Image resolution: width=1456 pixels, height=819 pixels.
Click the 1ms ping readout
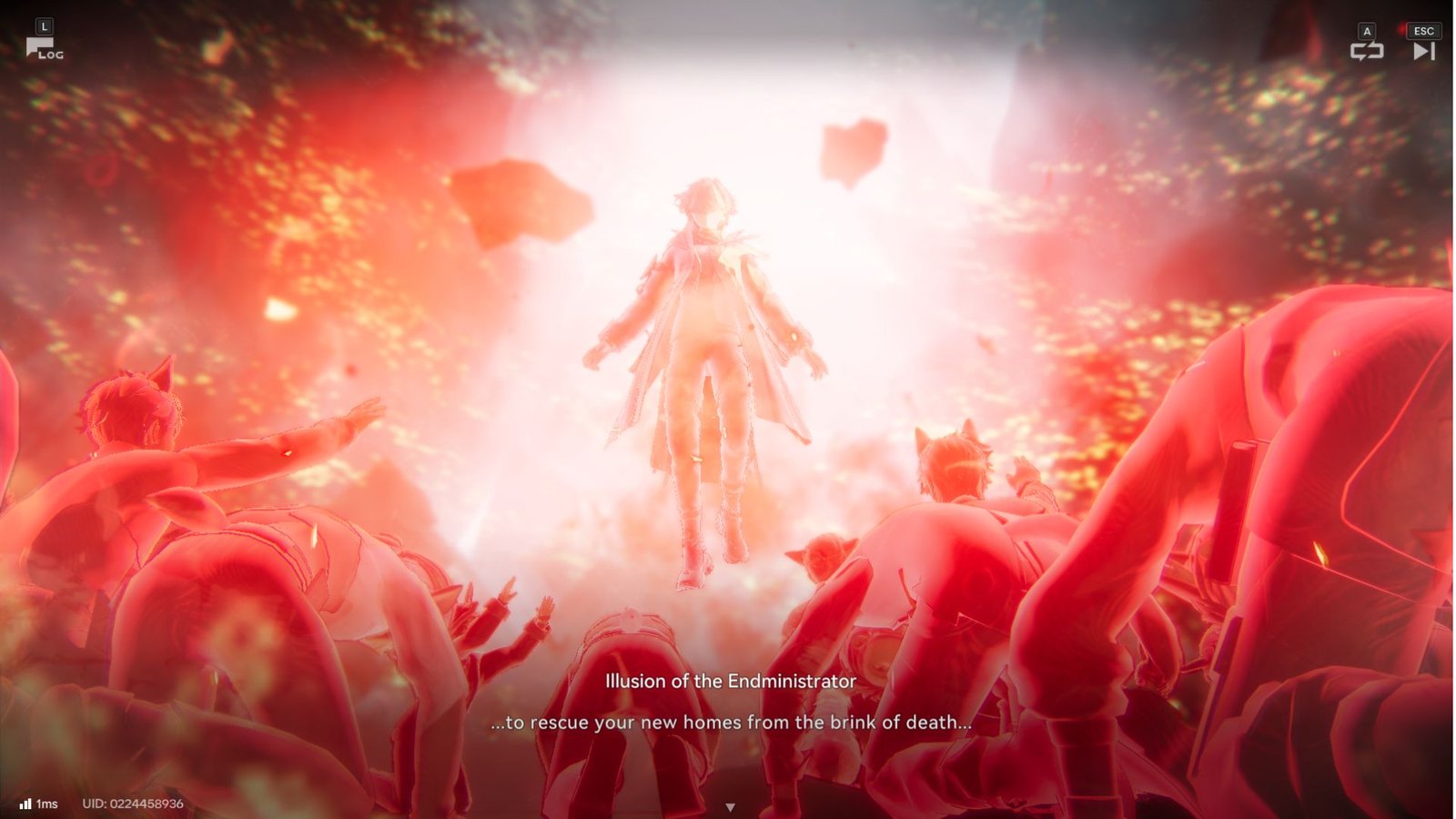[x=46, y=803]
